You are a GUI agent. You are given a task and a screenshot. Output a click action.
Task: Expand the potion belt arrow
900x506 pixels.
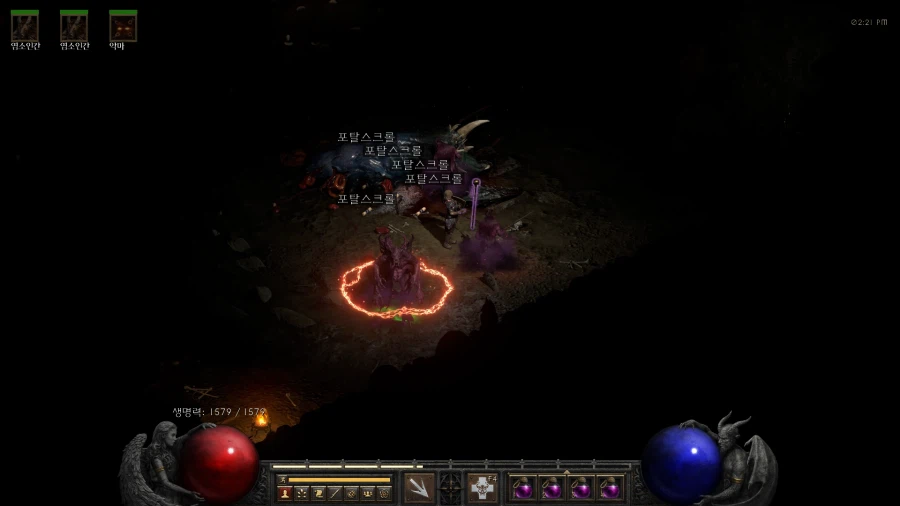click(566, 472)
